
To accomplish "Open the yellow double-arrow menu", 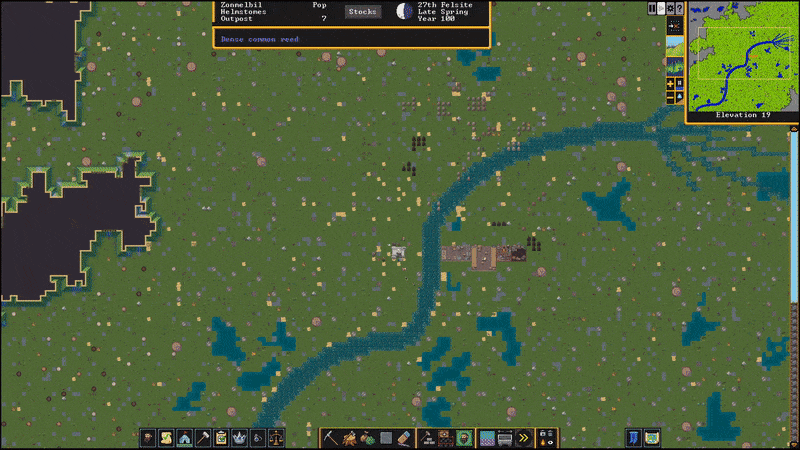I will (523, 438).
